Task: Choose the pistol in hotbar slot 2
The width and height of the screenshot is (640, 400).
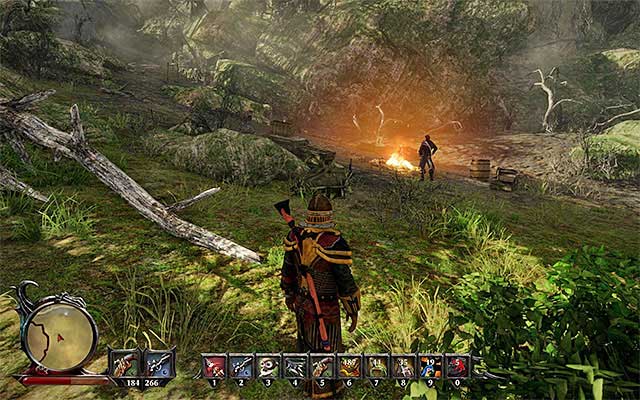Action: [x=241, y=367]
